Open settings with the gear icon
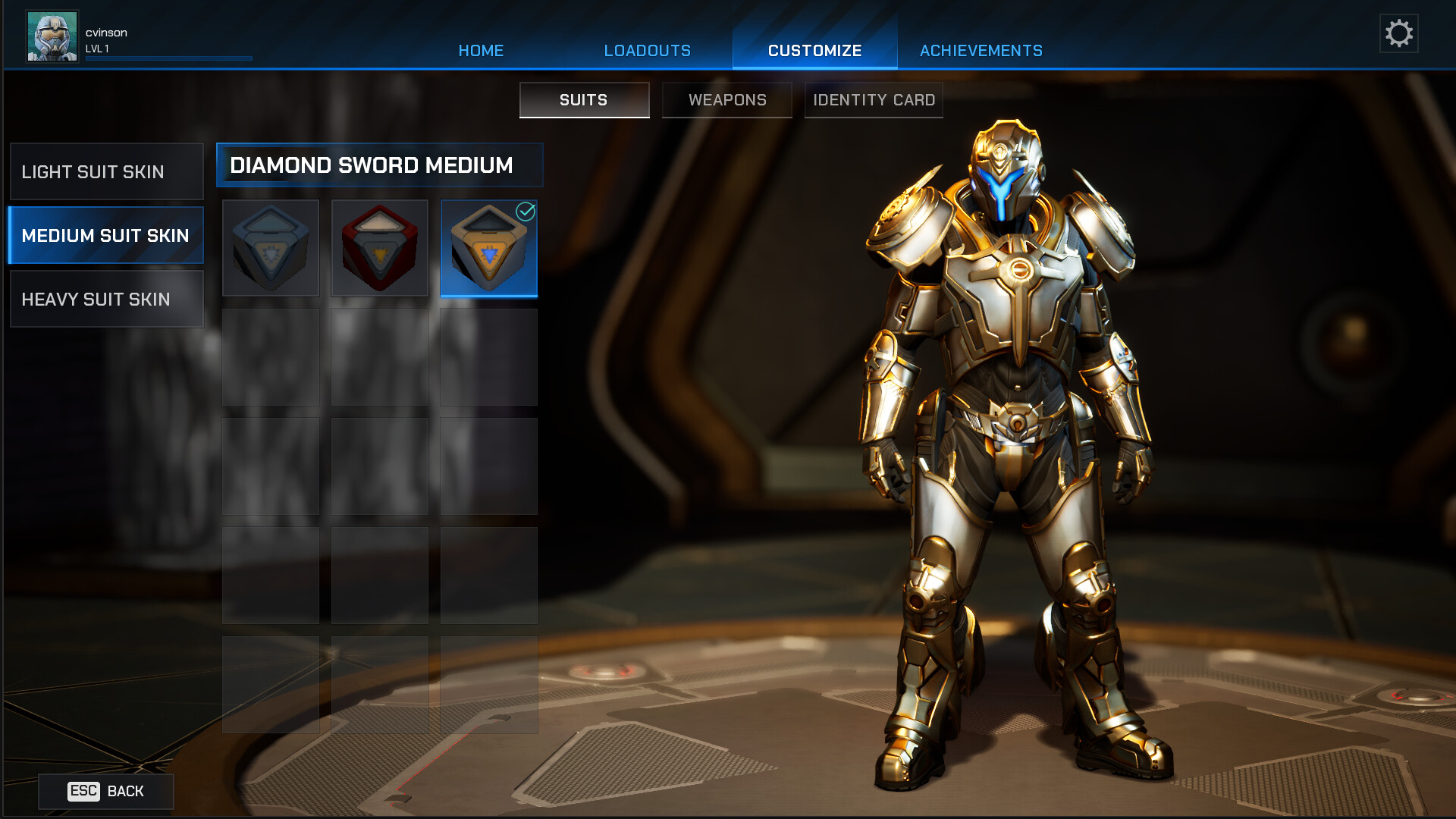This screenshot has width=1456, height=819. point(1398,33)
